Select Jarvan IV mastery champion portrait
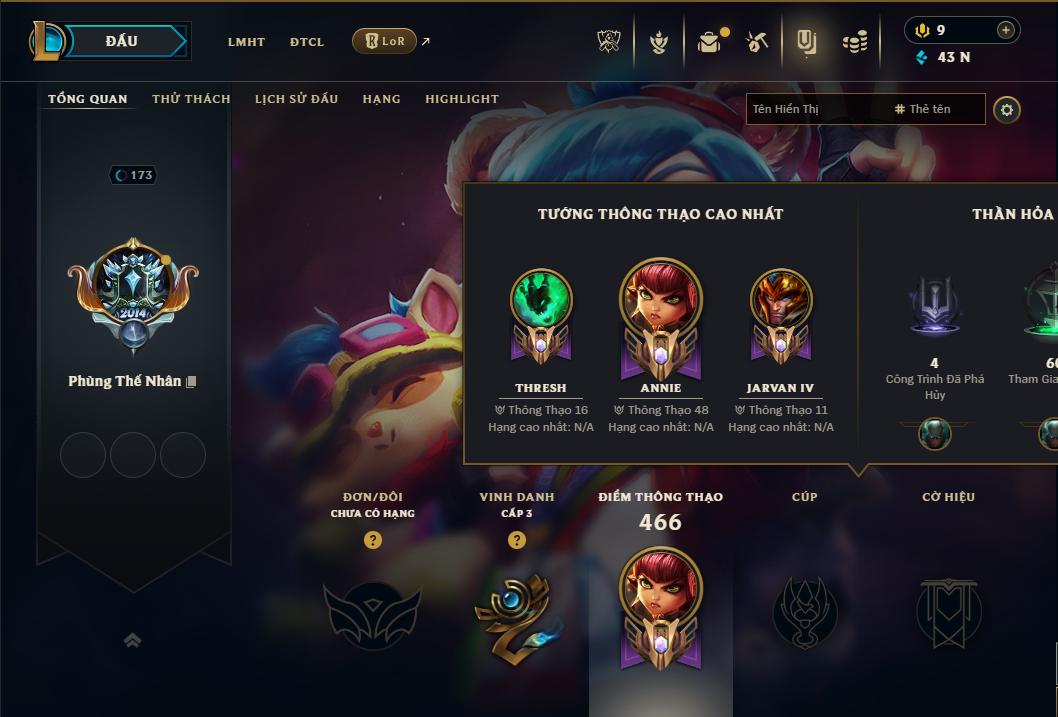1058x717 pixels. pos(781,302)
